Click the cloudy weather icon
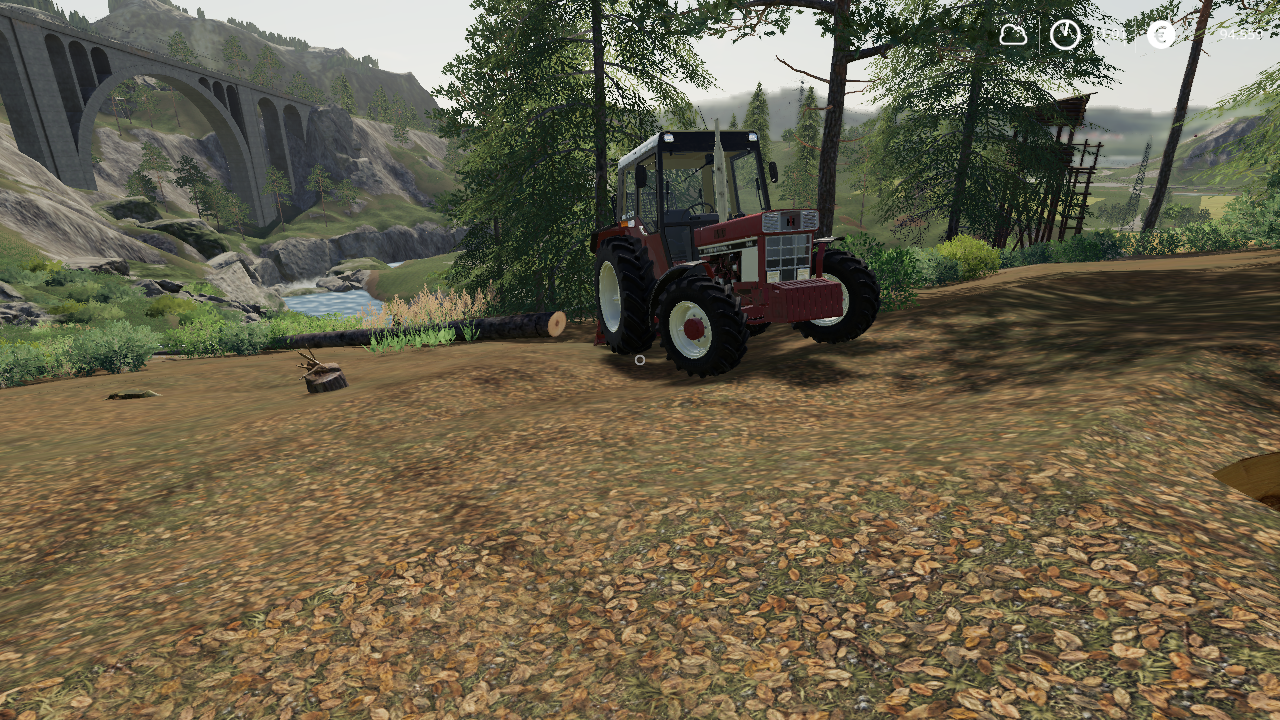Image resolution: width=1280 pixels, height=720 pixels. 1013,35
